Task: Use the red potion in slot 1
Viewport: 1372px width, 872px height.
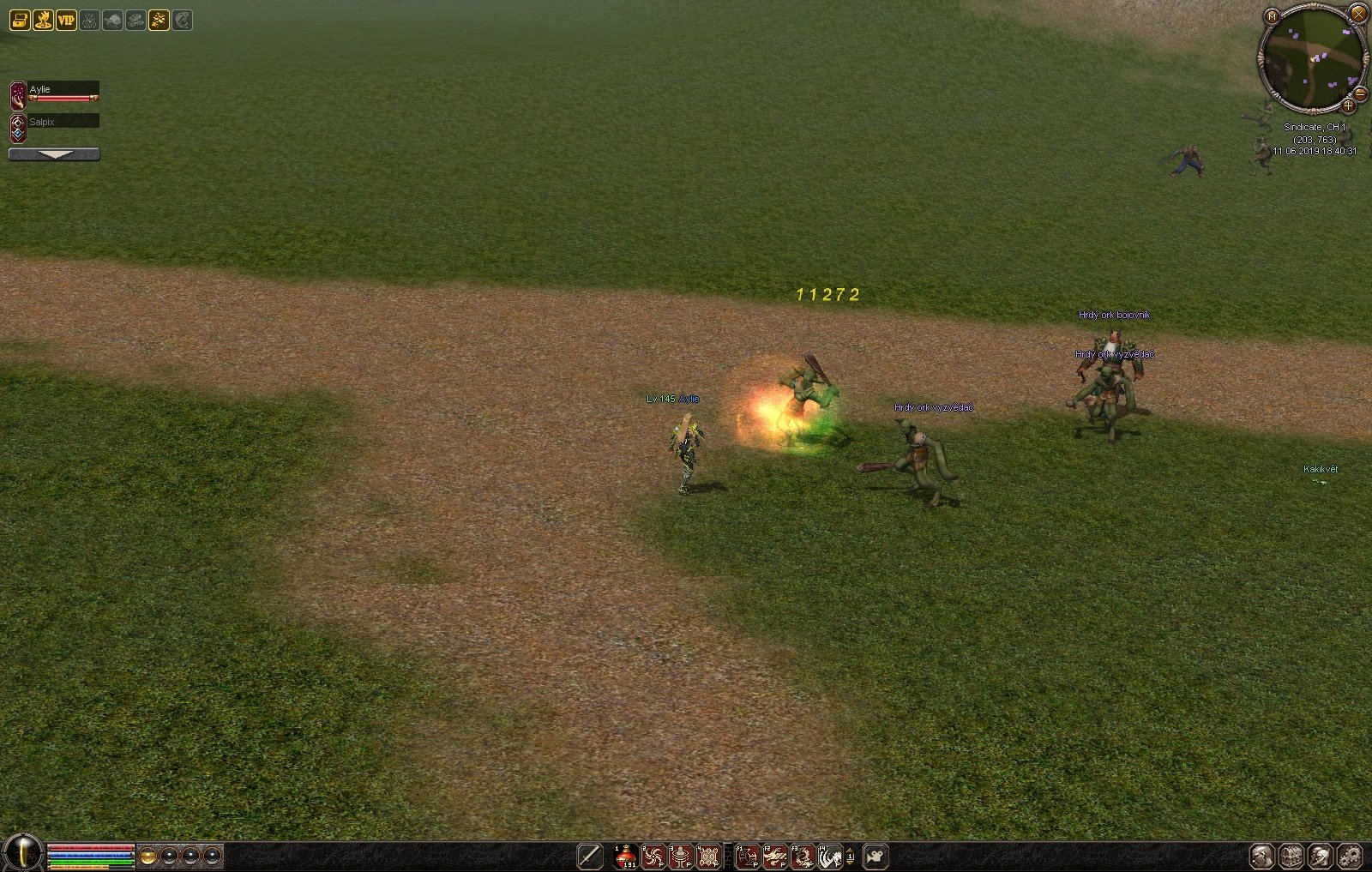Action: 626,856
